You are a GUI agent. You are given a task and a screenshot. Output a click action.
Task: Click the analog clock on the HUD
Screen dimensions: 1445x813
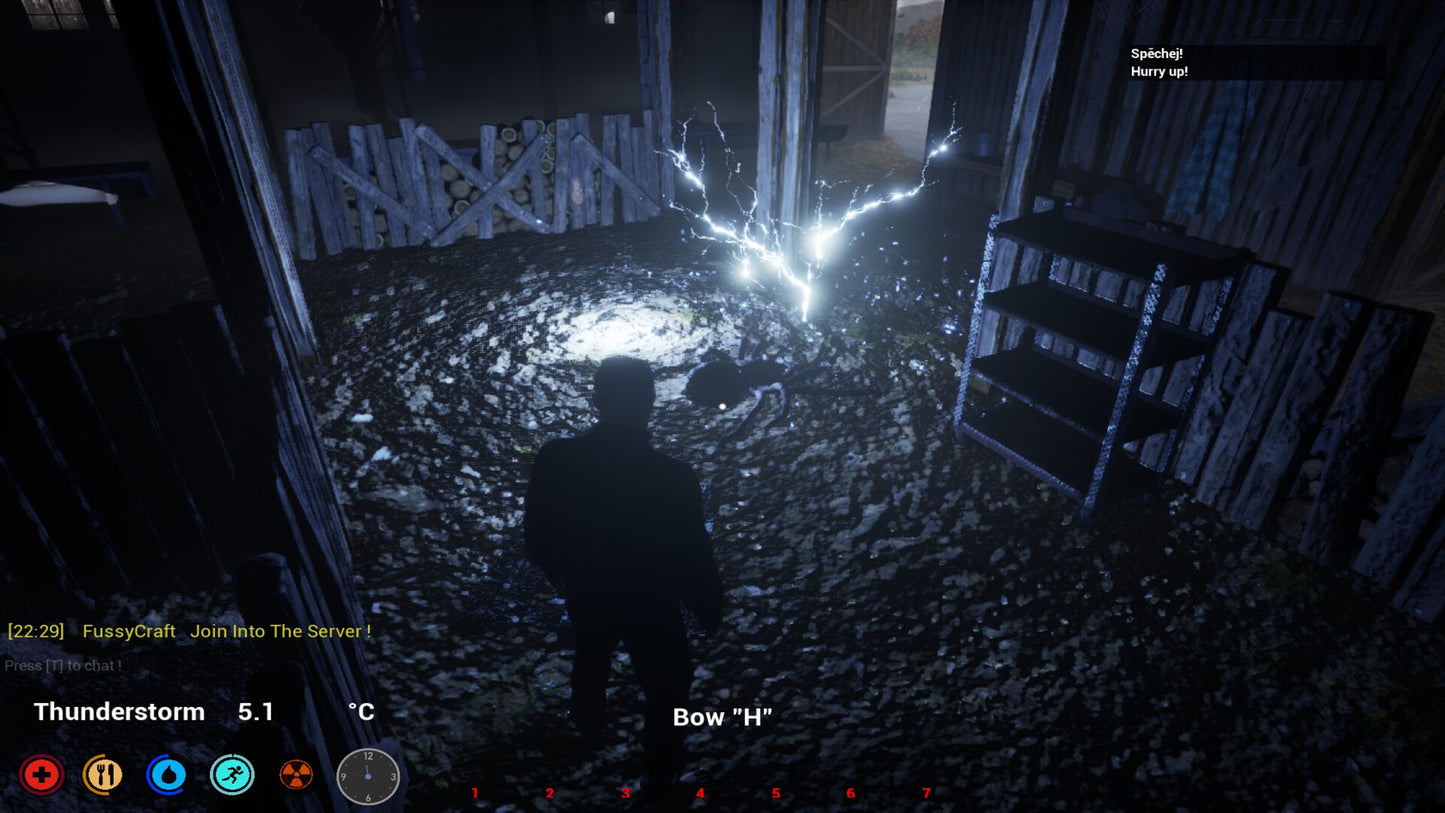[x=368, y=776]
